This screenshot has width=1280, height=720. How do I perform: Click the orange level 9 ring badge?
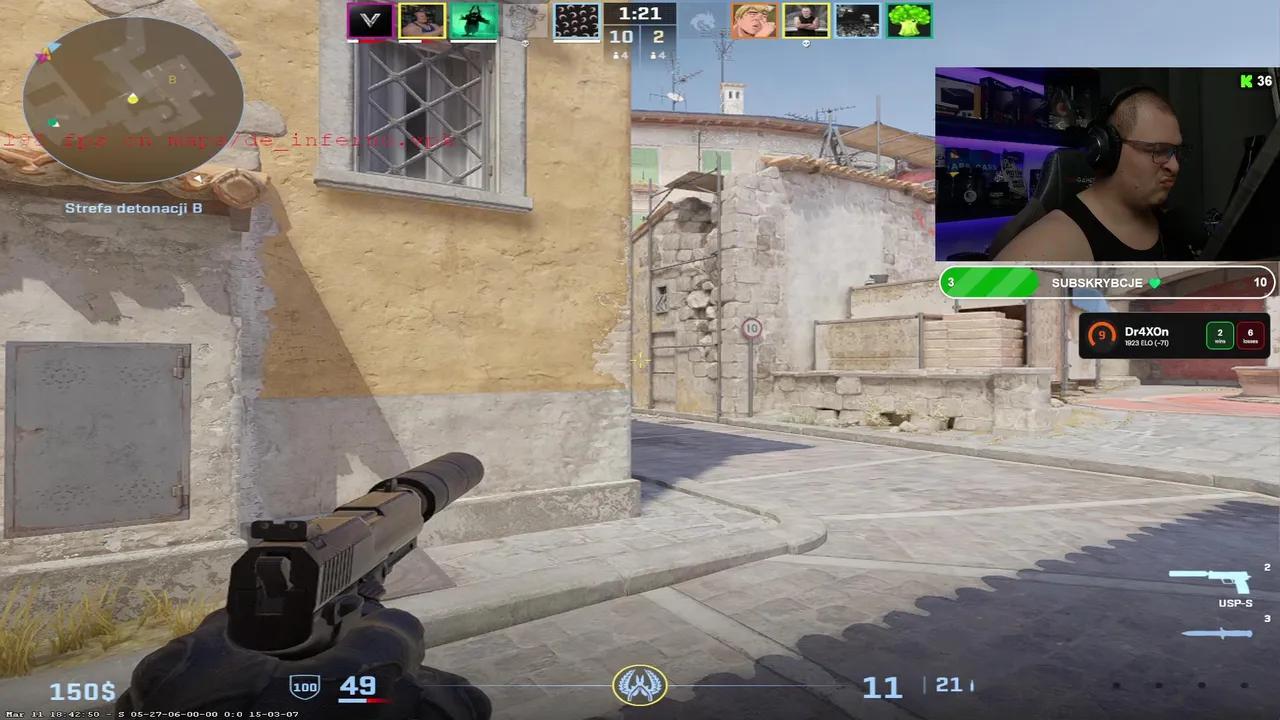pyautogui.click(x=1101, y=336)
